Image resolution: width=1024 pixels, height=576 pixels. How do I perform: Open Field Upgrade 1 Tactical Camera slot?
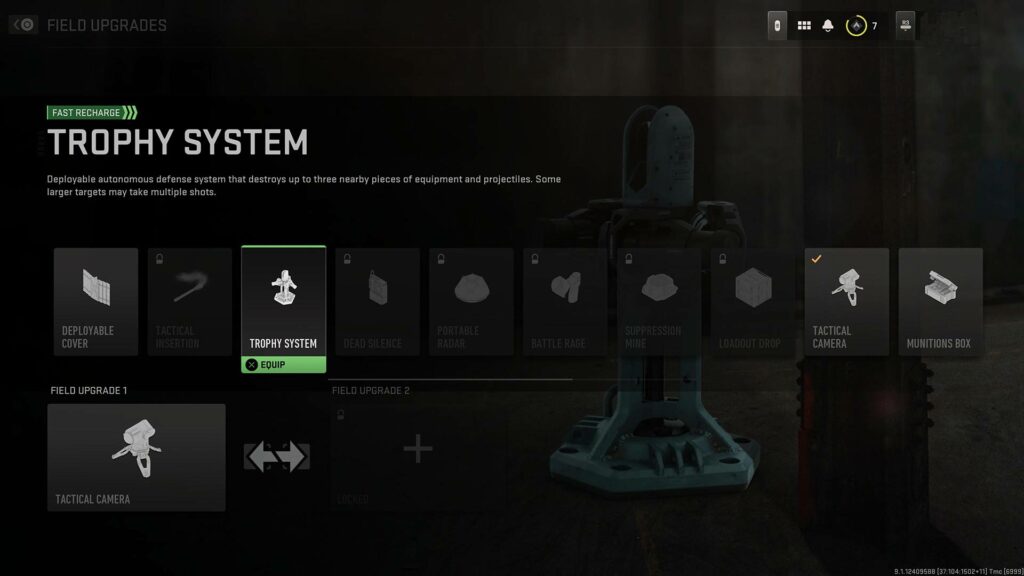coord(137,457)
